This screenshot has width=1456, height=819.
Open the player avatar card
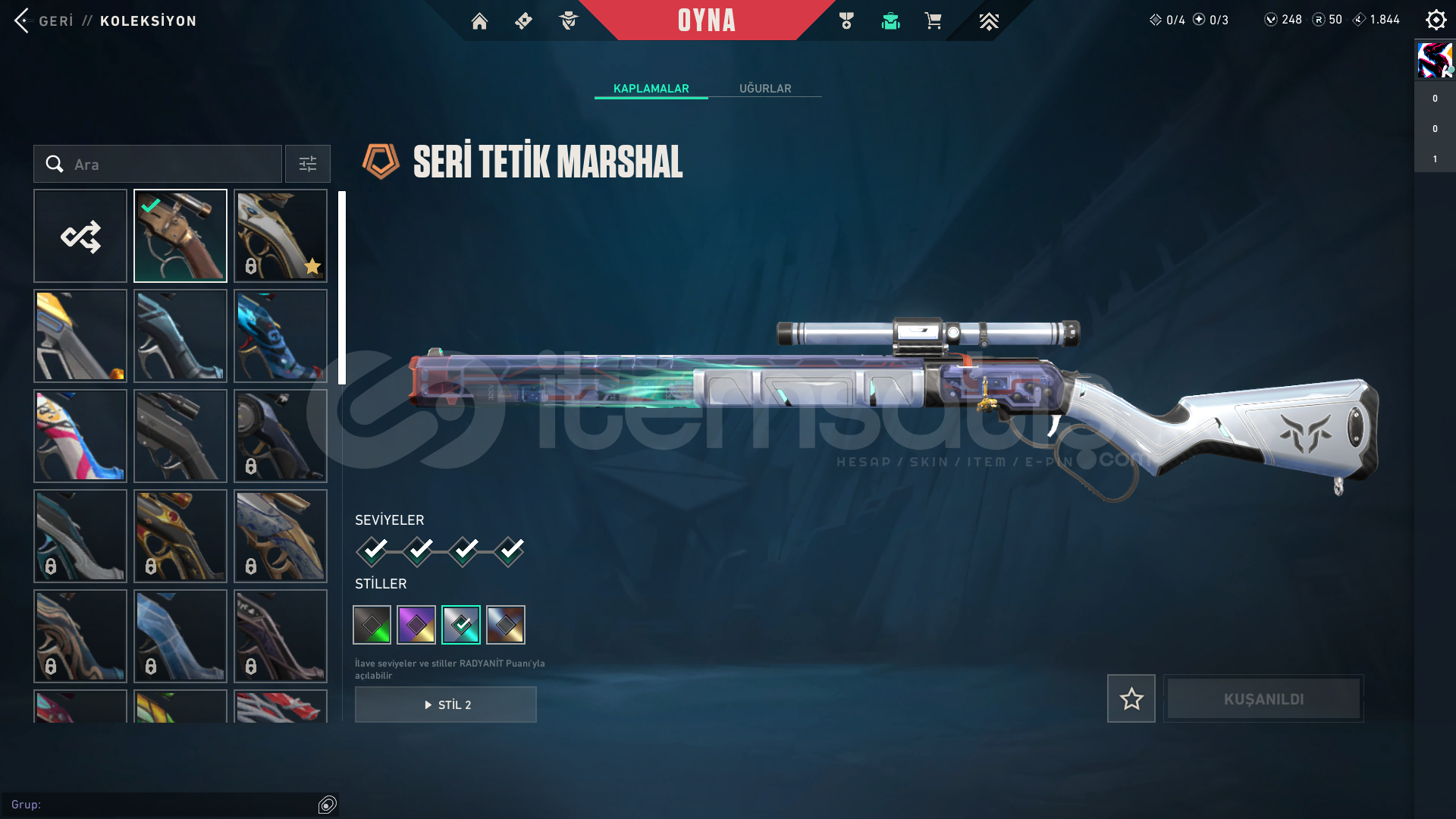tap(1435, 61)
